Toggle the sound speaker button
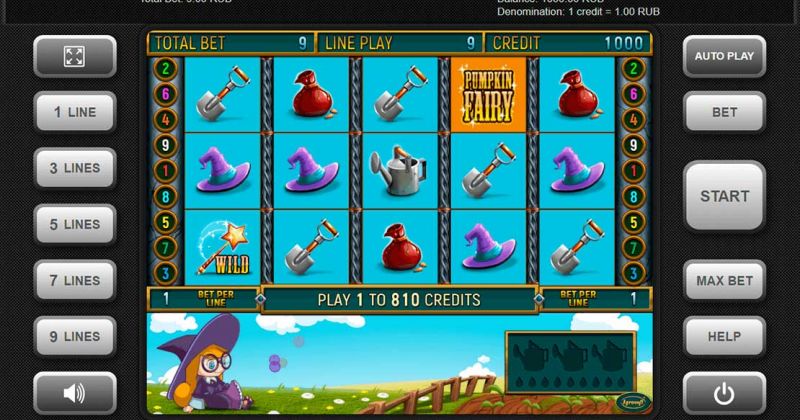800x420 pixels. coord(75,393)
